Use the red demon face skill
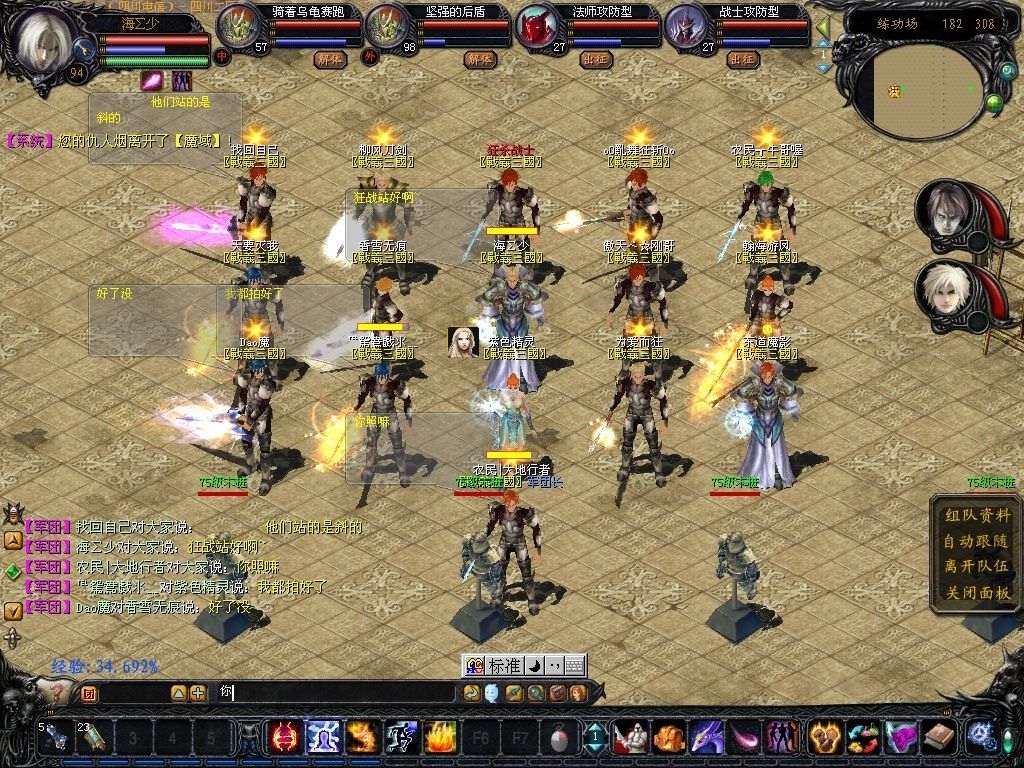This screenshot has width=1024, height=768. (x=285, y=738)
